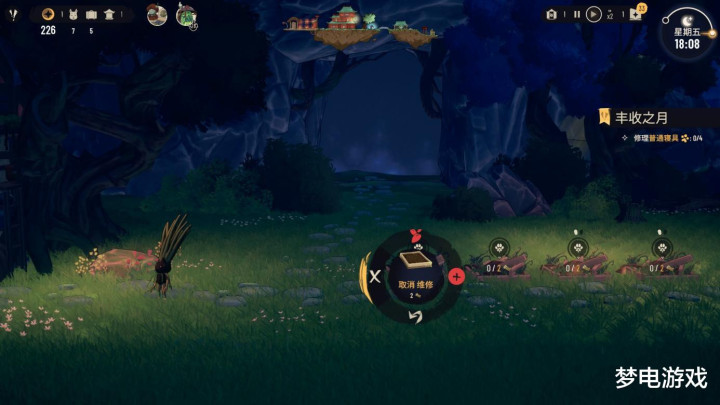Open the suitcase inventory icon

91,14
